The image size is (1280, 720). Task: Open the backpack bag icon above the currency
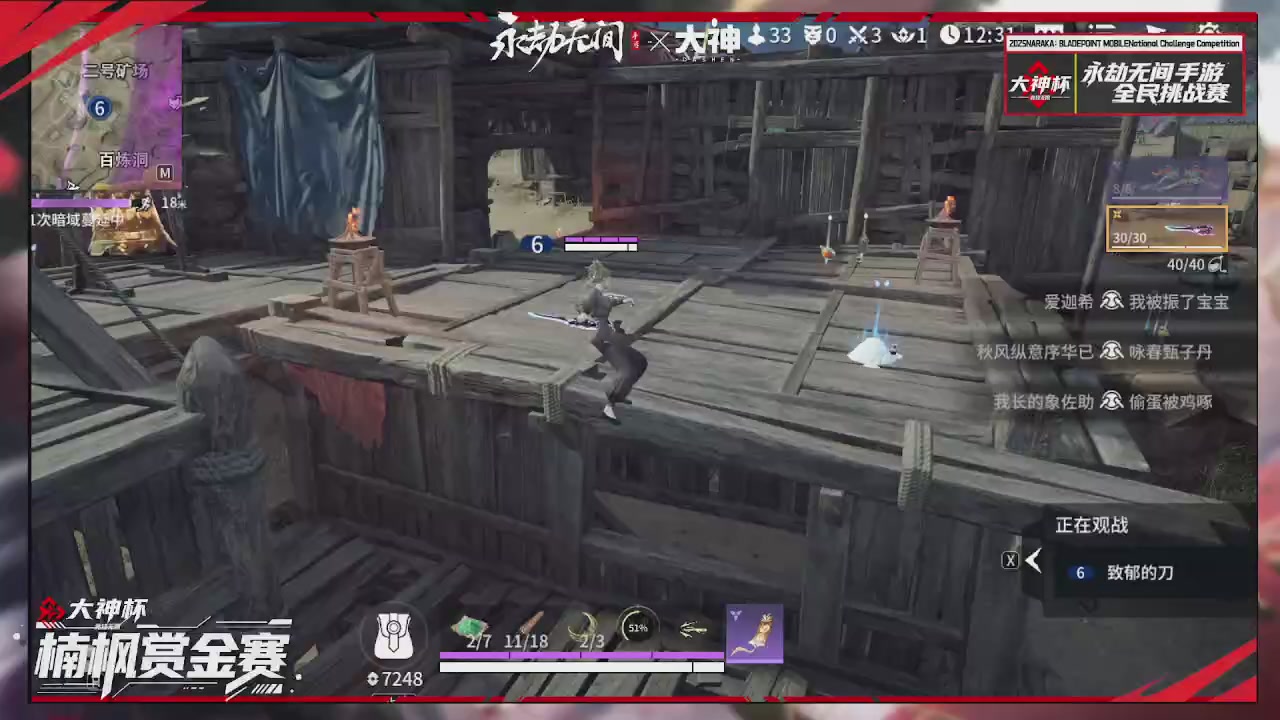tap(395, 635)
